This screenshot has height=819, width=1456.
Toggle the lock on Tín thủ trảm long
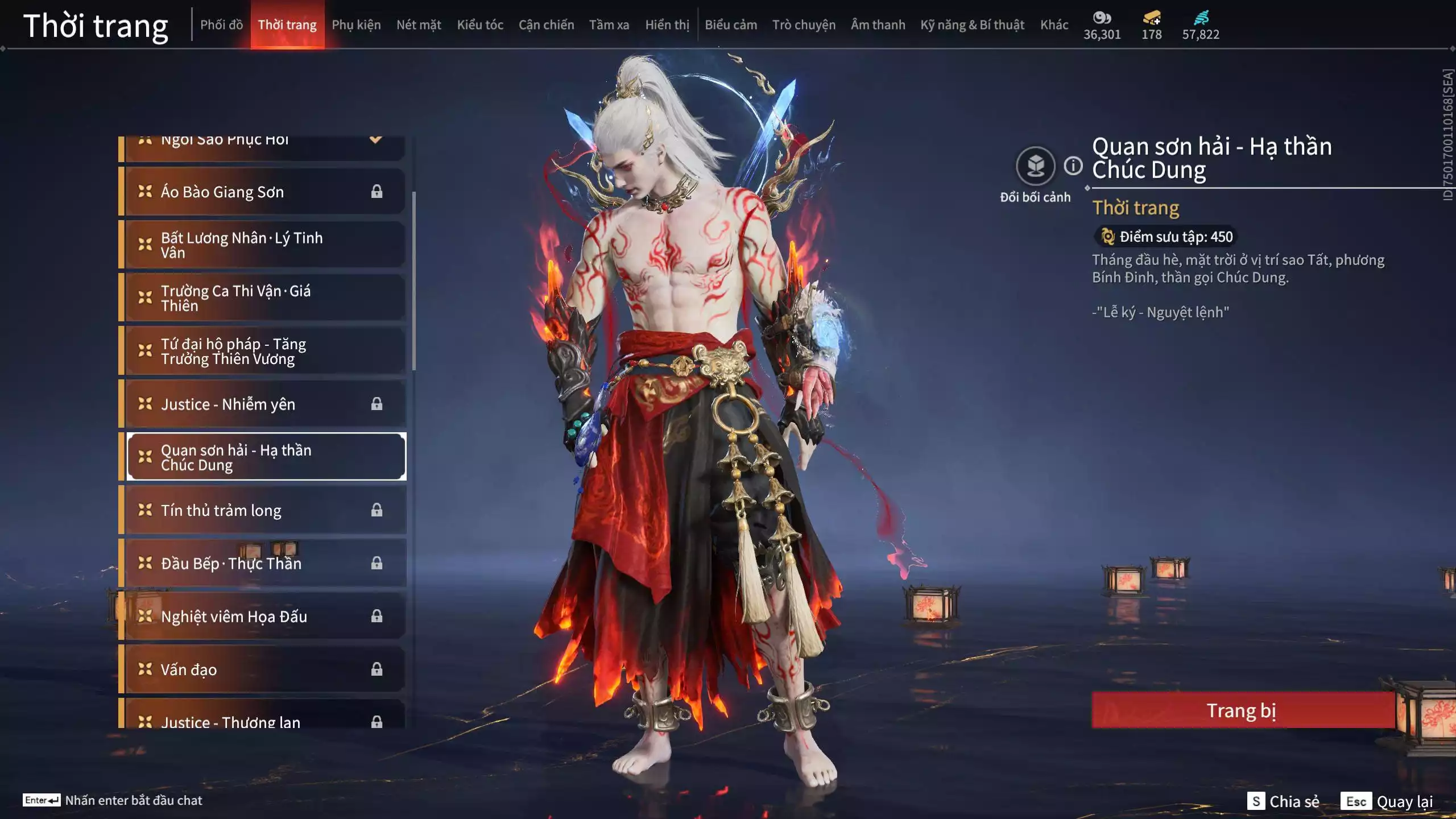click(377, 510)
